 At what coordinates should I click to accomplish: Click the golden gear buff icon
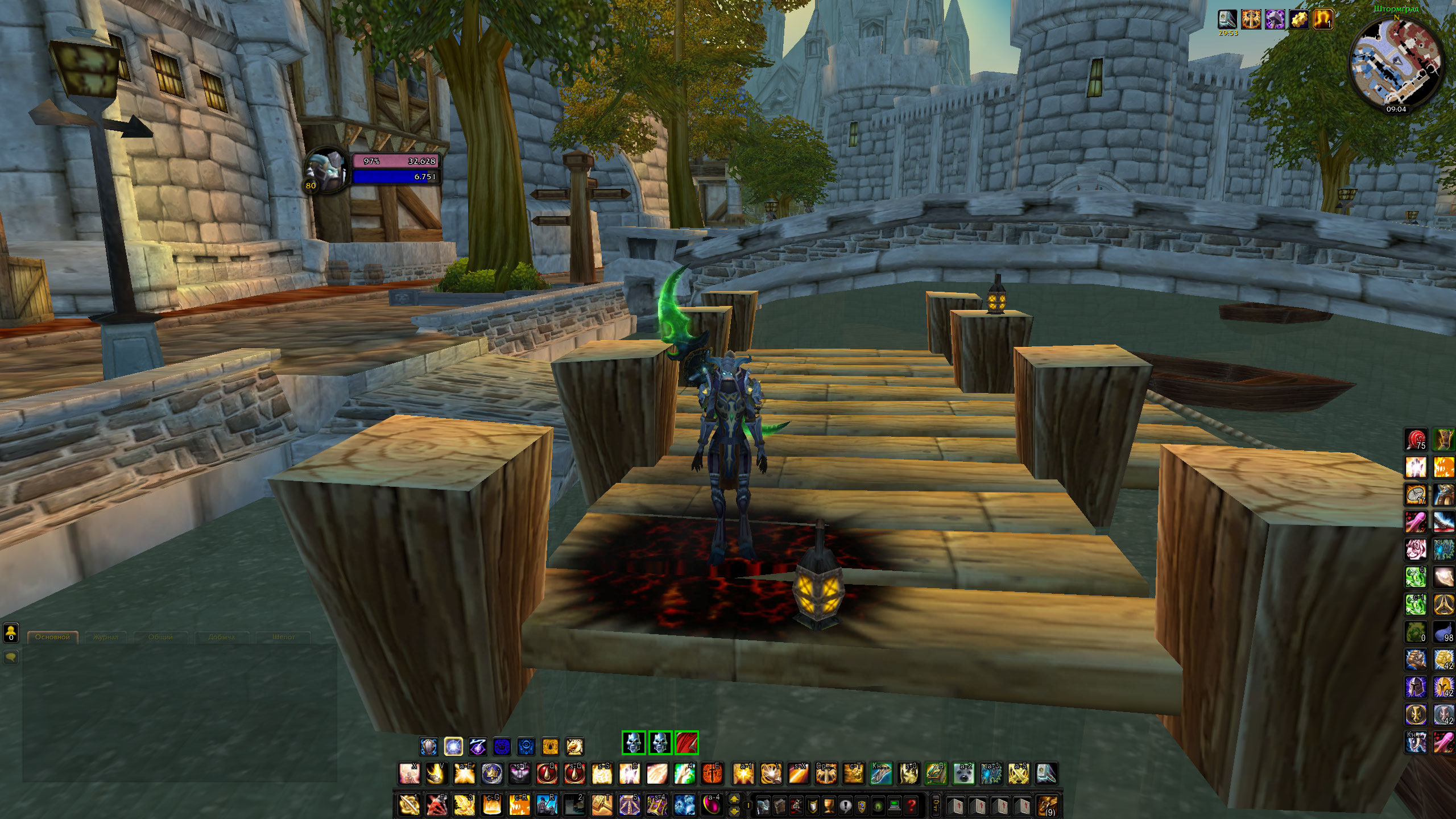[x=1298, y=20]
